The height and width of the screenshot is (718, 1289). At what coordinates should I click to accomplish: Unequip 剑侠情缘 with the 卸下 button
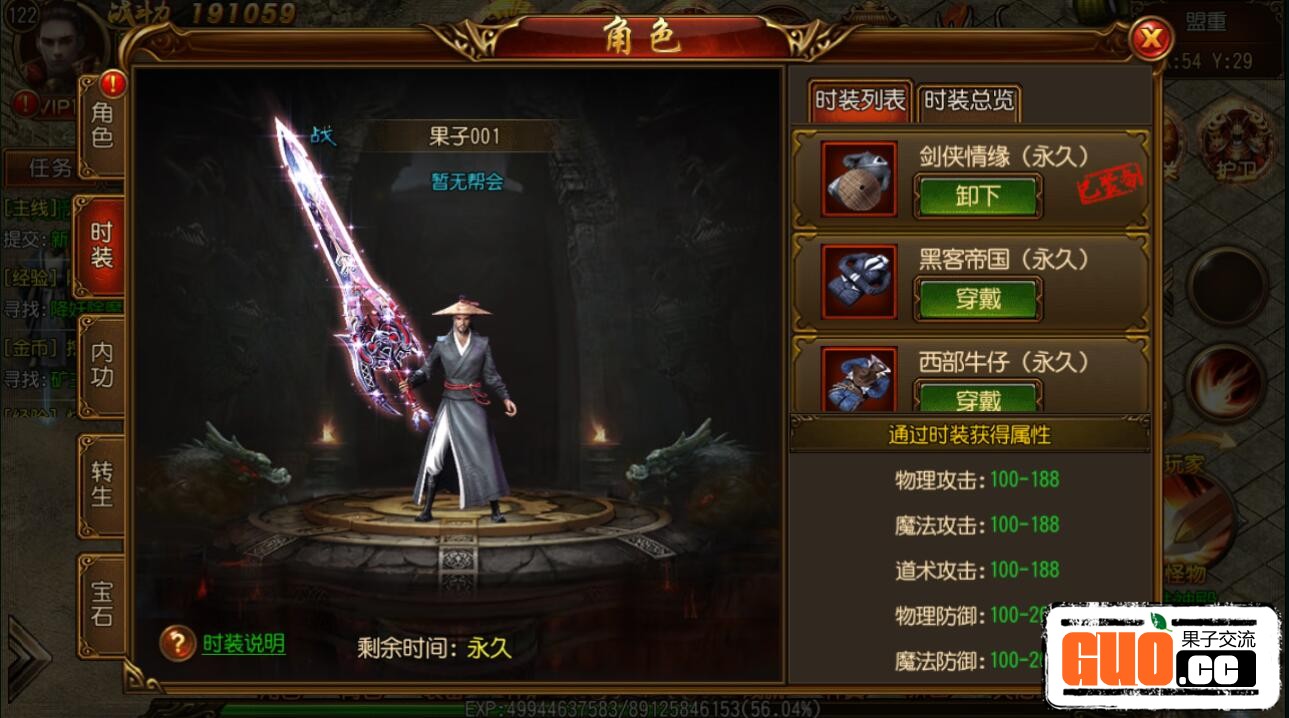(x=977, y=196)
